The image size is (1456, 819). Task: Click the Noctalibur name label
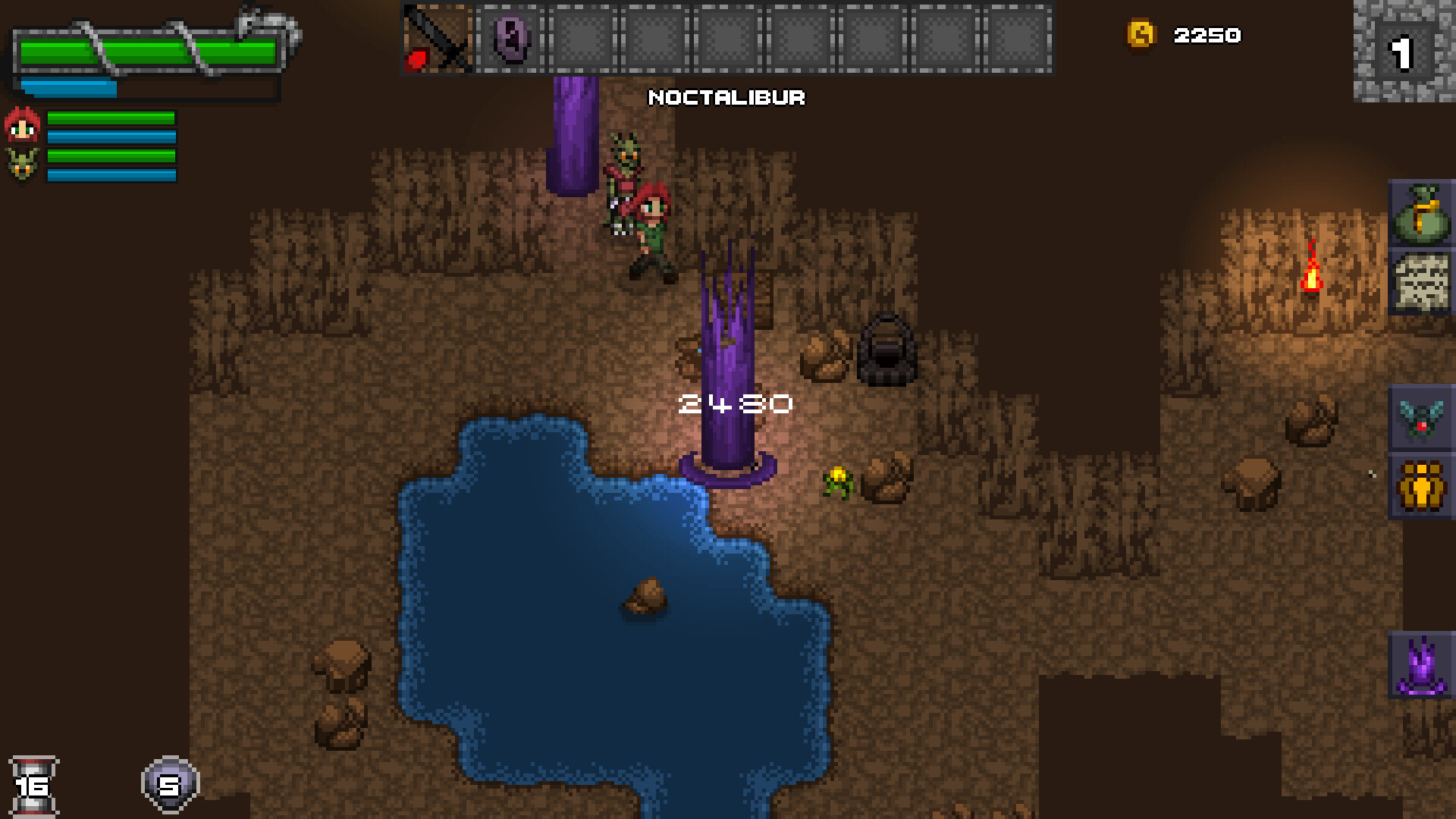coord(726,98)
